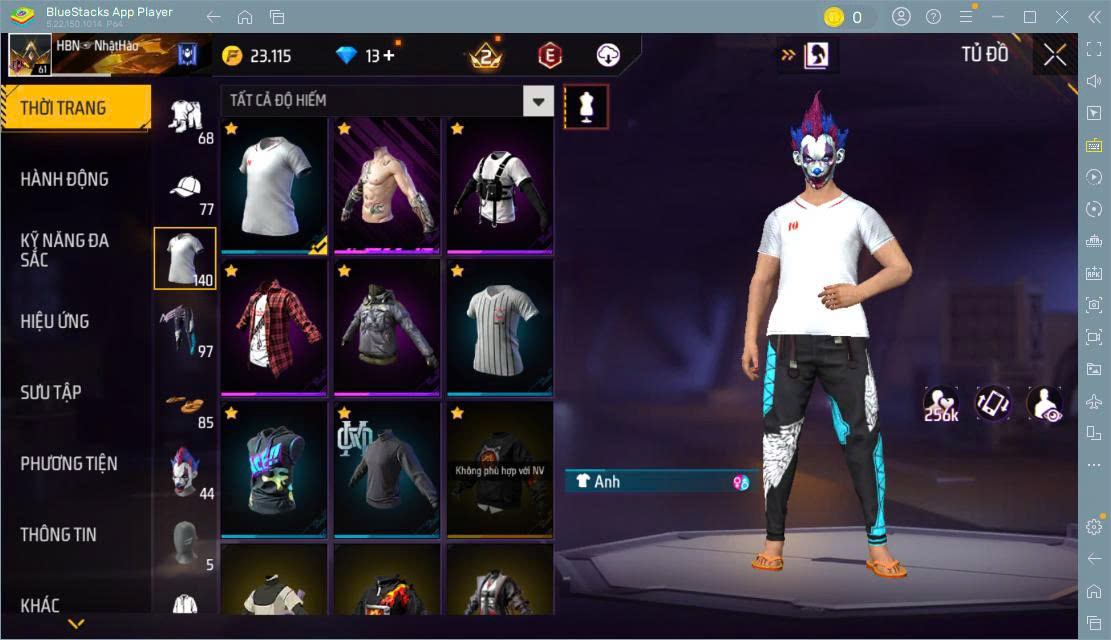Select the tattooed shirtless torso outfit
This screenshot has width=1111, height=640.
(x=387, y=185)
